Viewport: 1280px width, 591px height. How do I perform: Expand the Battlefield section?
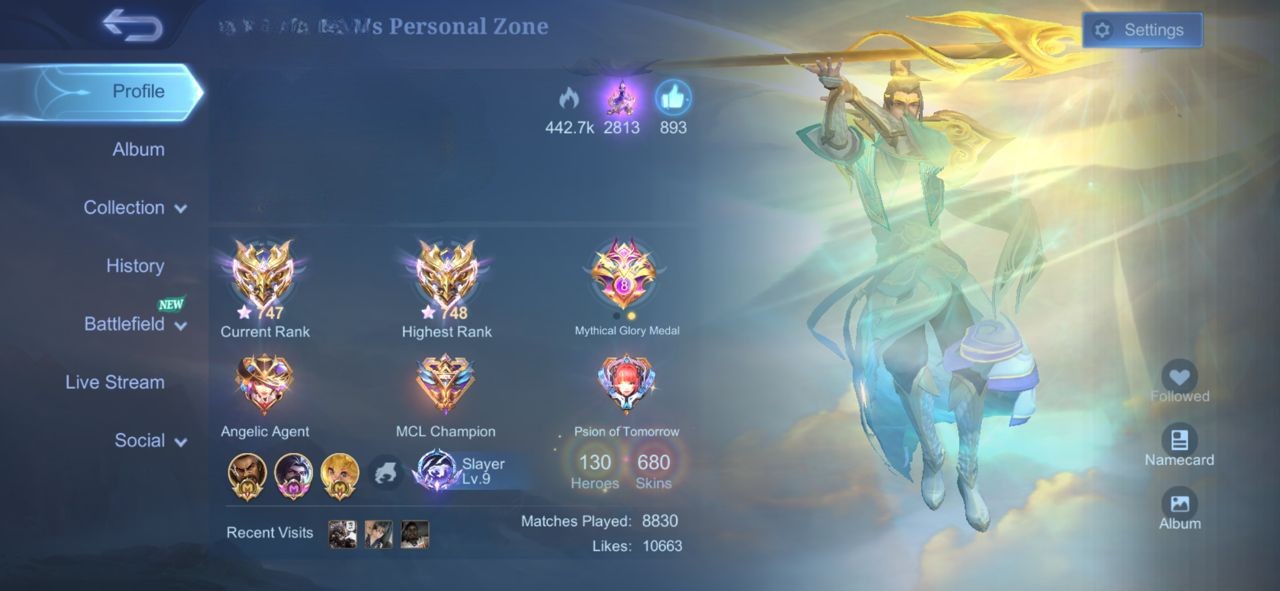click(x=134, y=324)
